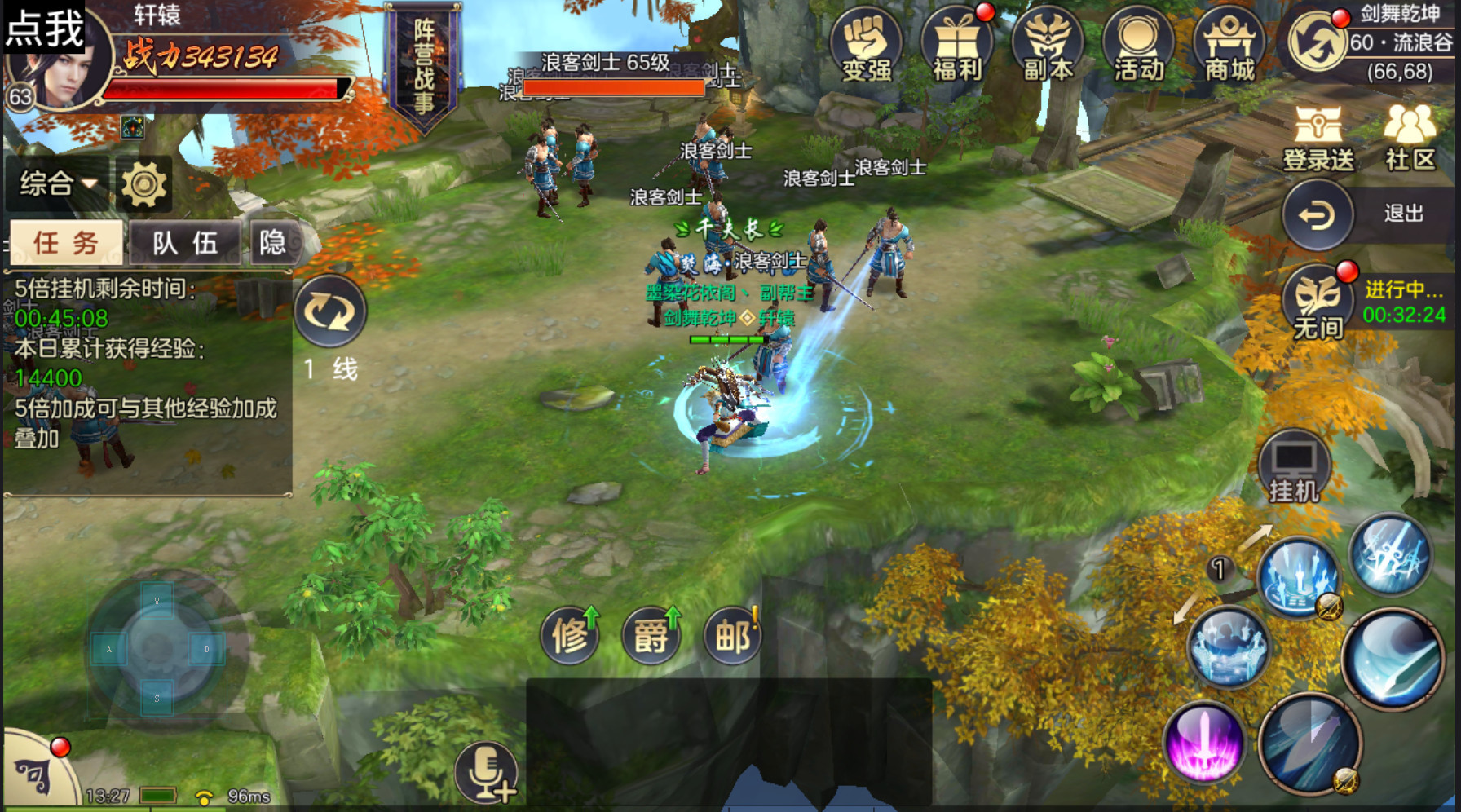1461x812 pixels.
Task: Switch to the 任务 quest tab
Action: (66, 242)
